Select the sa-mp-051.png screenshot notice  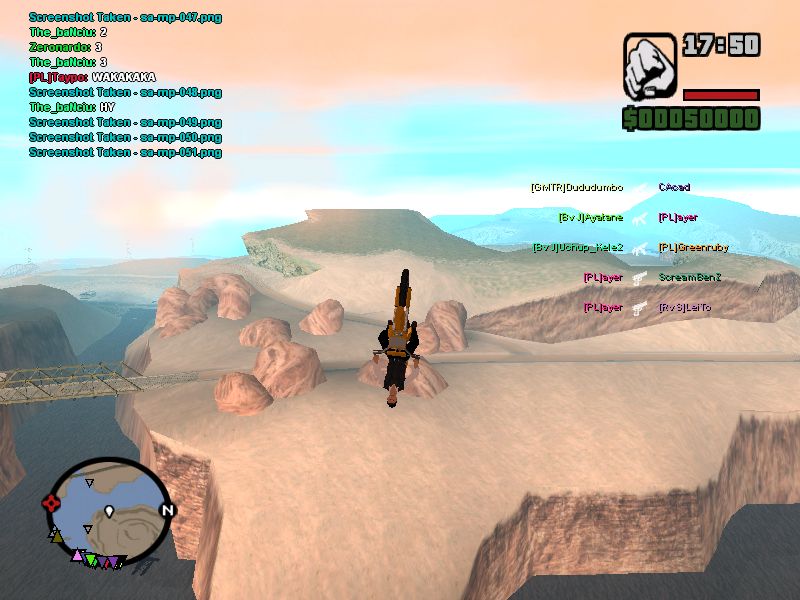(x=125, y=152)
